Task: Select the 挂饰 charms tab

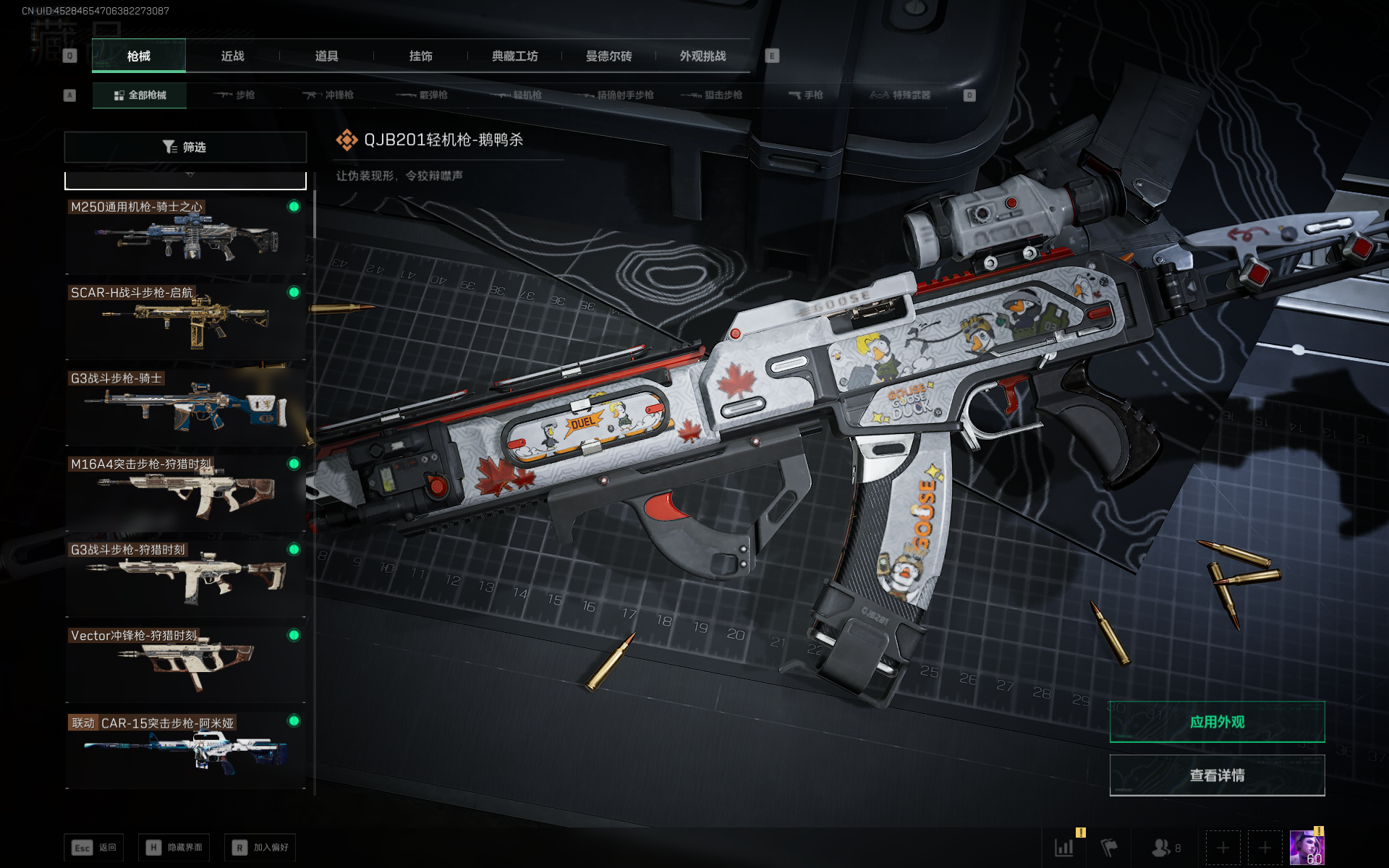Action: [x=420, y=56]
